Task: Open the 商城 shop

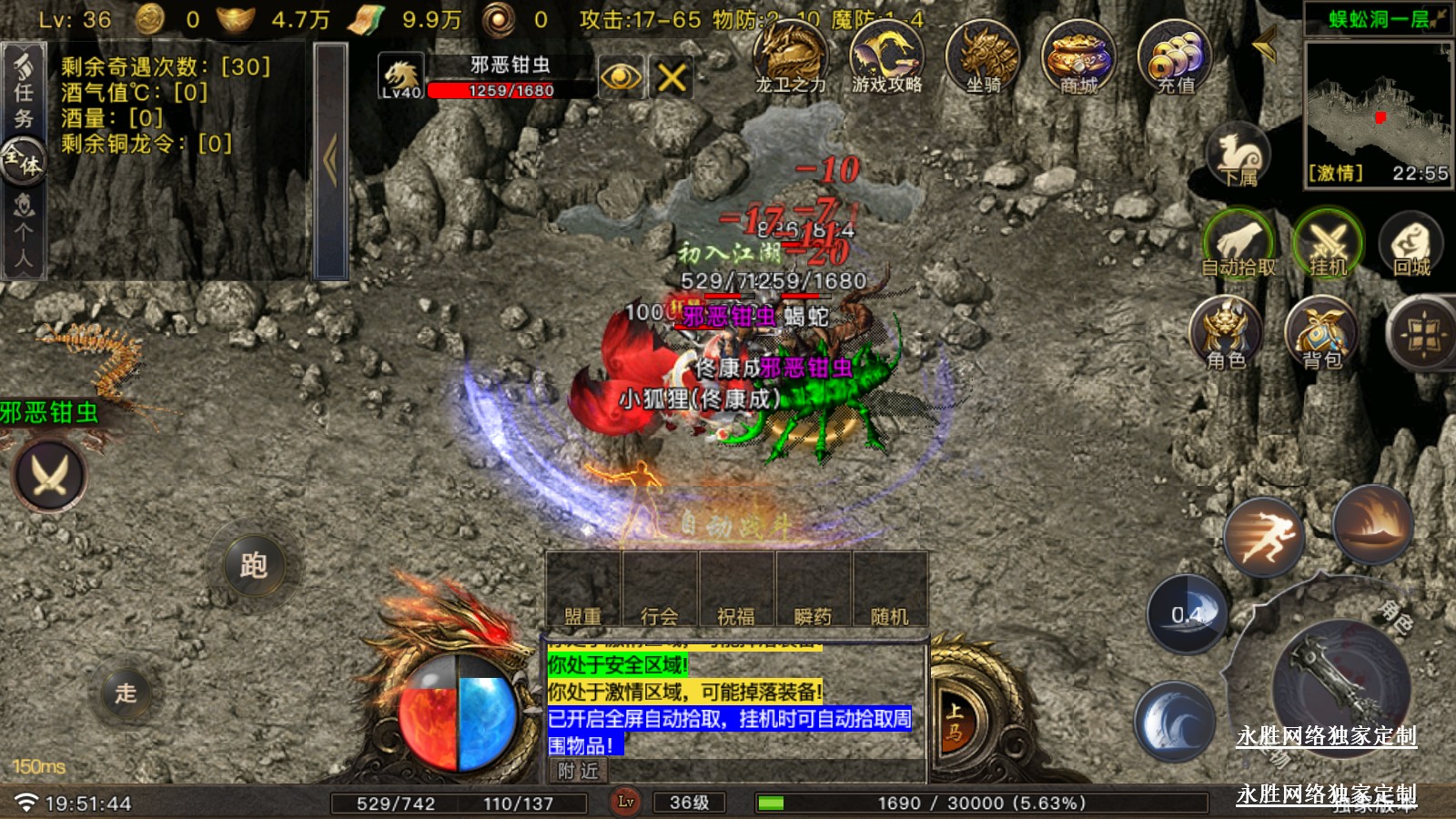Action: click(1078, 57)
